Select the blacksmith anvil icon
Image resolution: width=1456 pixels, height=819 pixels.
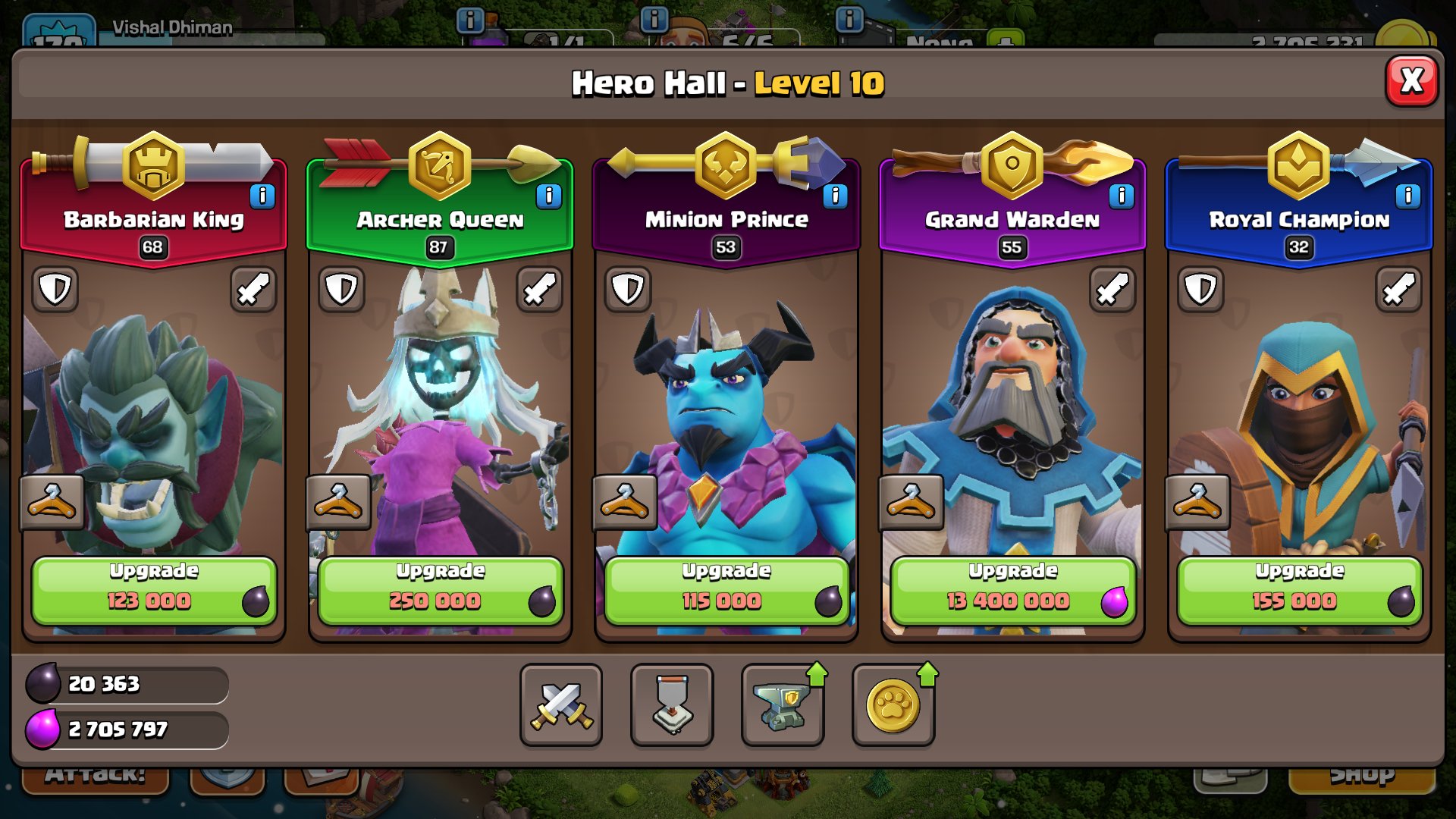point(783,705)
